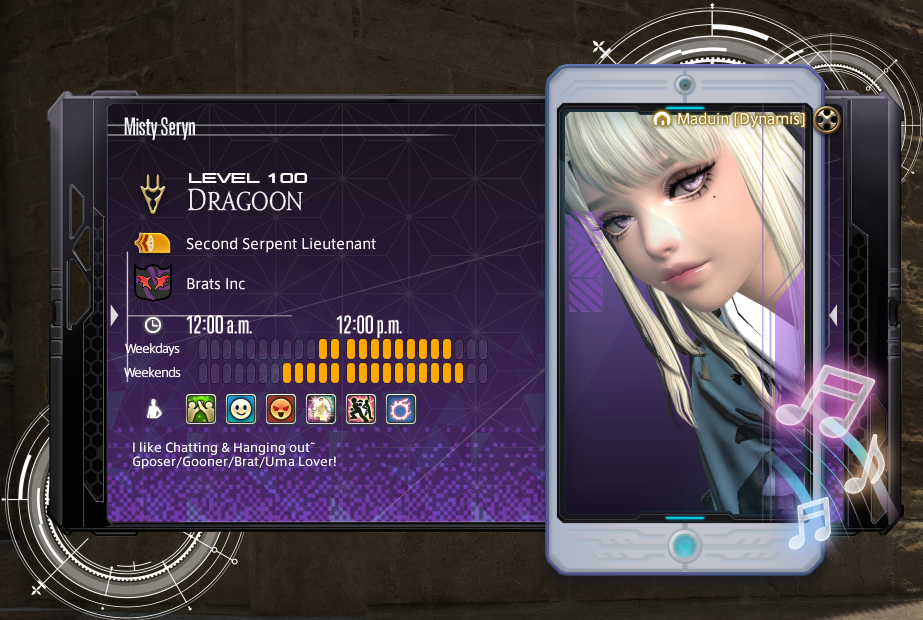Click the Maduin home world label

[x=730, y=119]
